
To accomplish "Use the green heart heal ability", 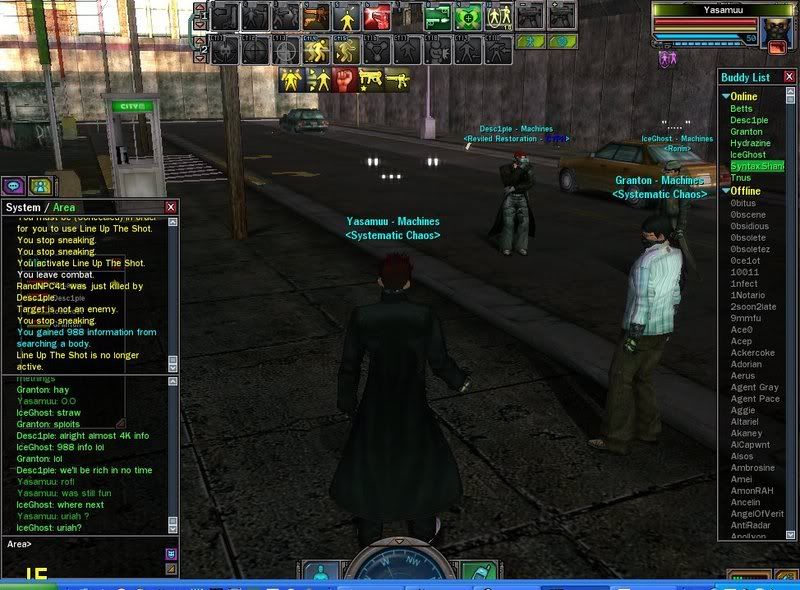I will [x=466, y=16].
